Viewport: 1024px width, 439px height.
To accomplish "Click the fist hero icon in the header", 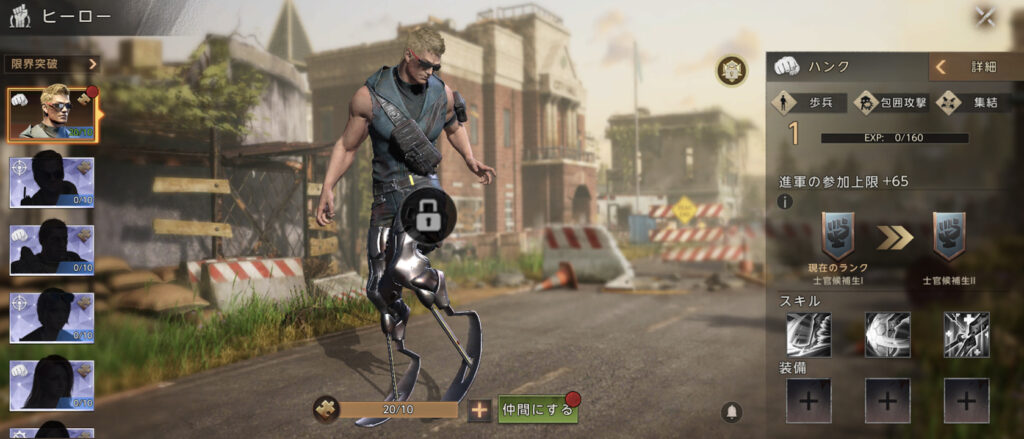I will [x=19, y=16].
